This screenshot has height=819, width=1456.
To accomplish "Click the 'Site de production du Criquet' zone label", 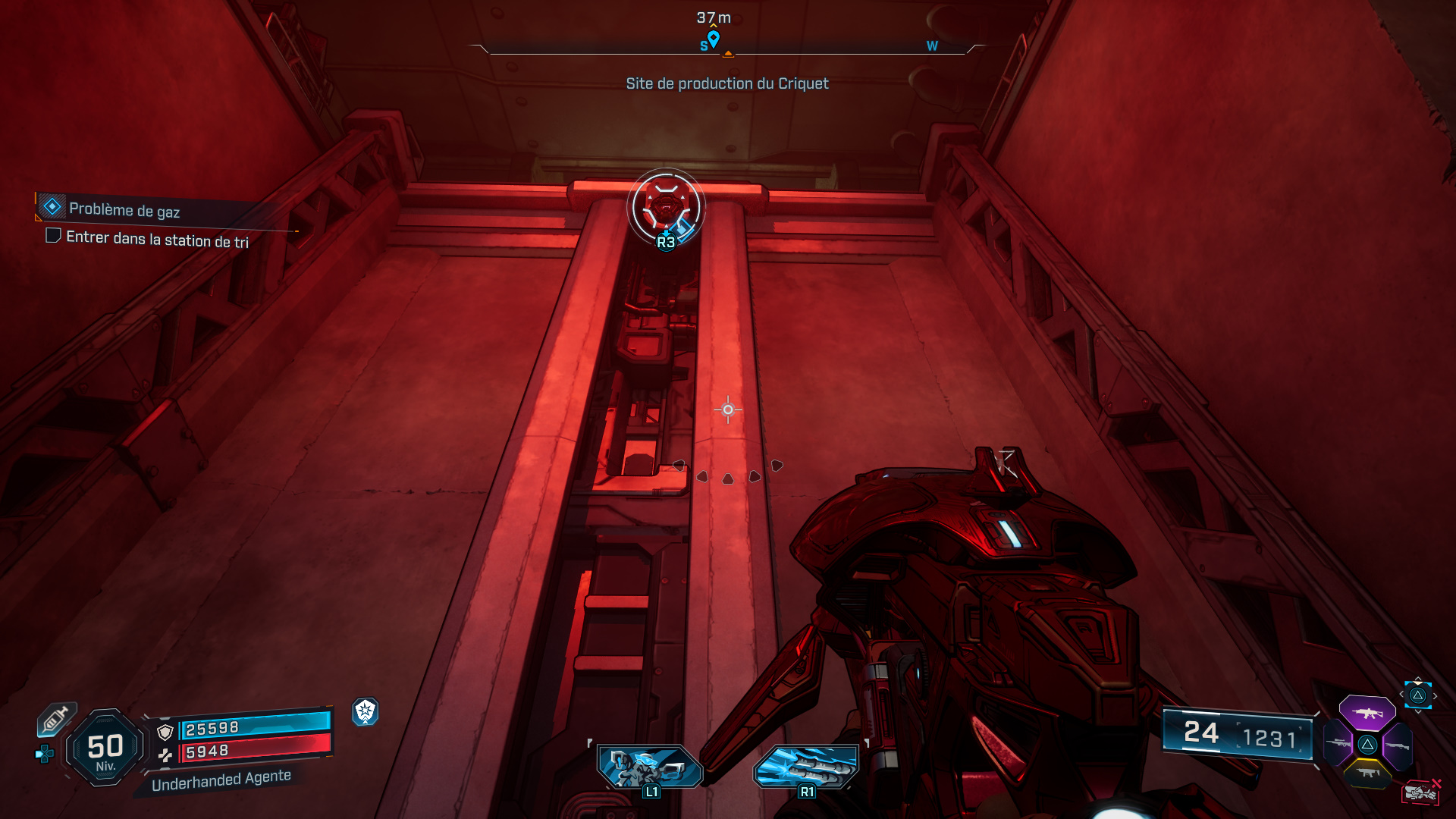I will [726, 83].
